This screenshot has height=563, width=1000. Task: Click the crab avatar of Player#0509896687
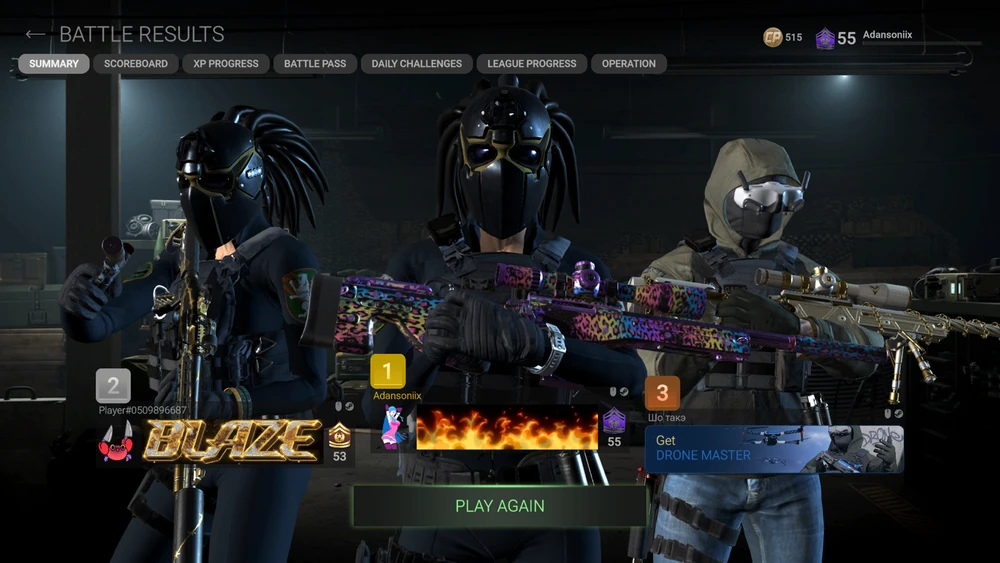click(x=116, y=442)
